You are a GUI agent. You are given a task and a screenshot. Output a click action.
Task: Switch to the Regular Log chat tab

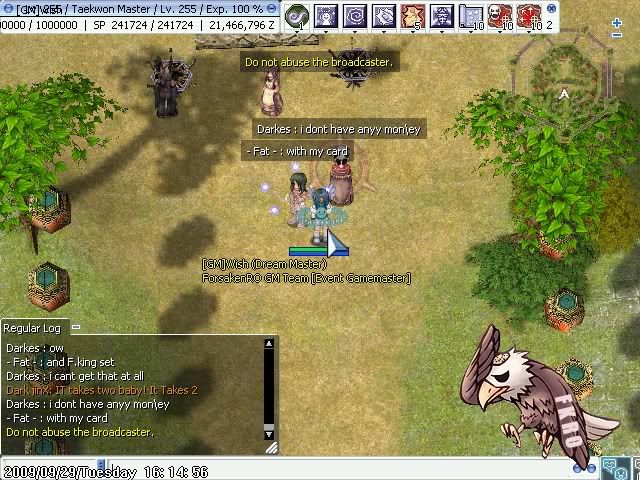[32, 328]
